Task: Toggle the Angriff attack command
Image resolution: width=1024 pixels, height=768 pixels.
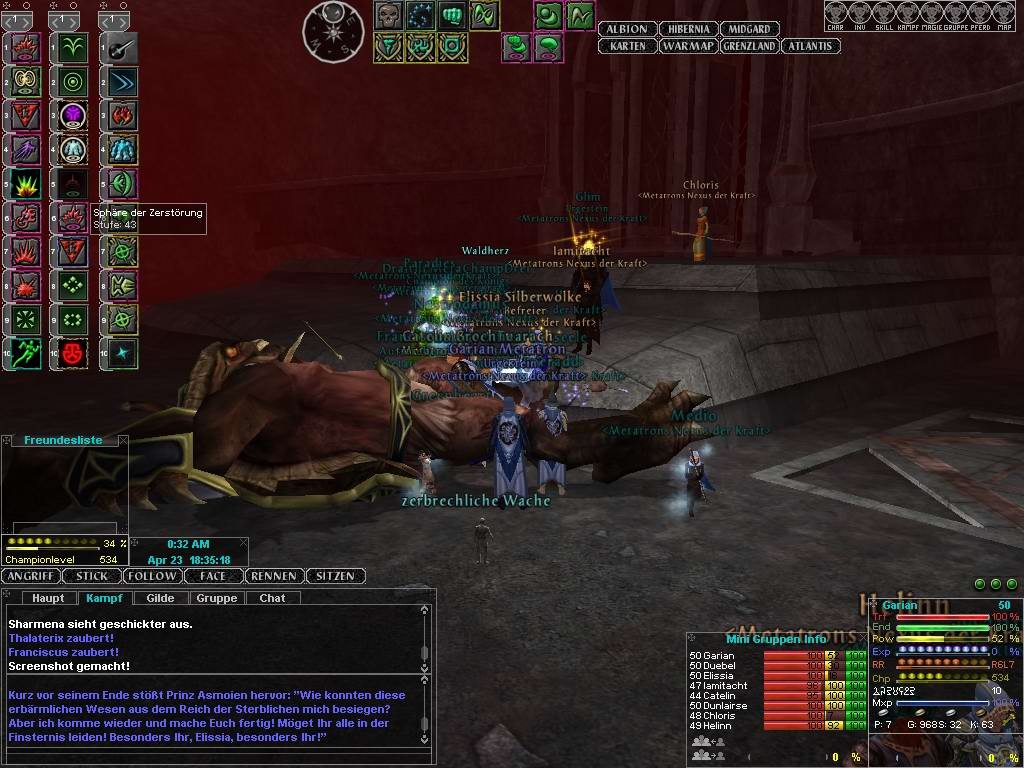Action: click(x=31, y=576)
